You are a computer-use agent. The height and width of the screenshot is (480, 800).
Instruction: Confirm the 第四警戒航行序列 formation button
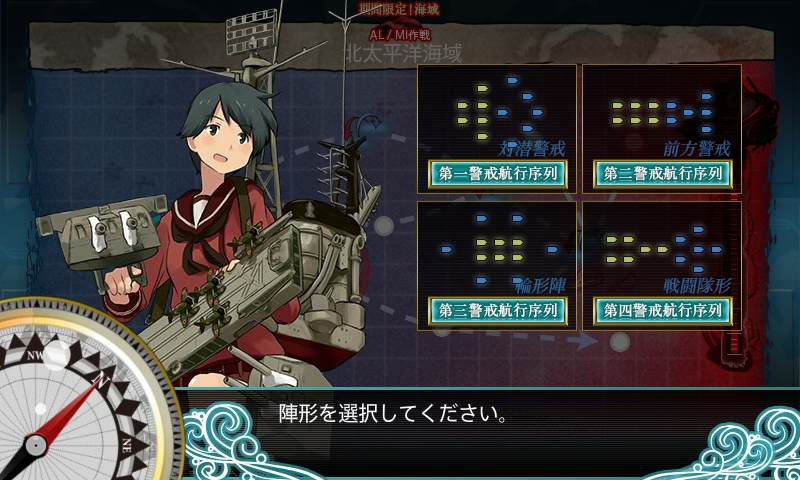coord(662,310)
